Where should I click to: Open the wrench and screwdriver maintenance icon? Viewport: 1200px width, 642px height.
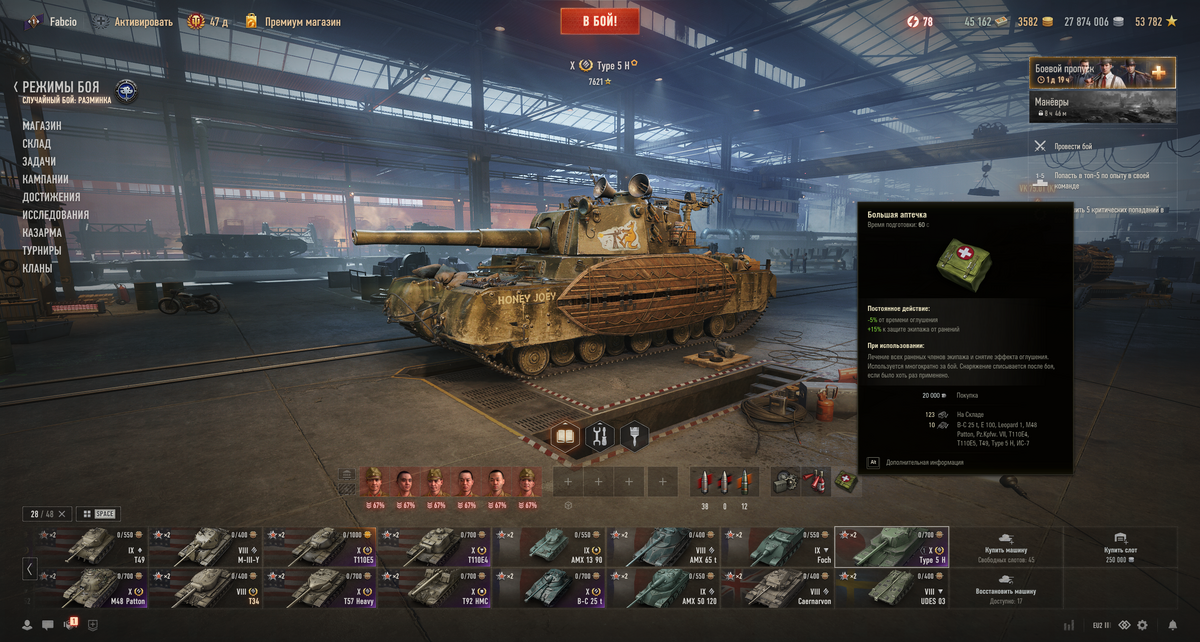[x=601, y=437]
